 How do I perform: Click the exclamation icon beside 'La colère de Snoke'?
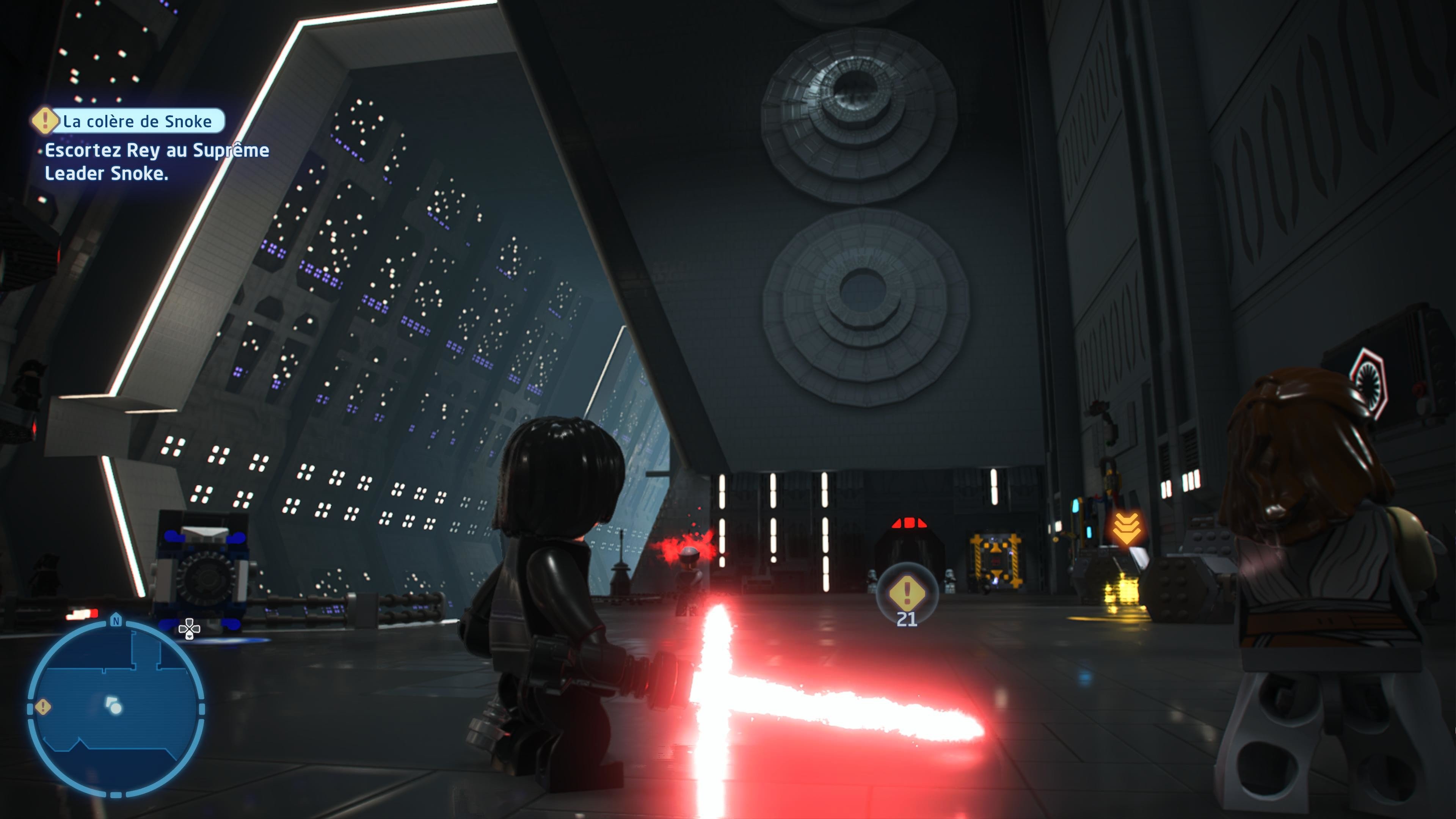45,121
